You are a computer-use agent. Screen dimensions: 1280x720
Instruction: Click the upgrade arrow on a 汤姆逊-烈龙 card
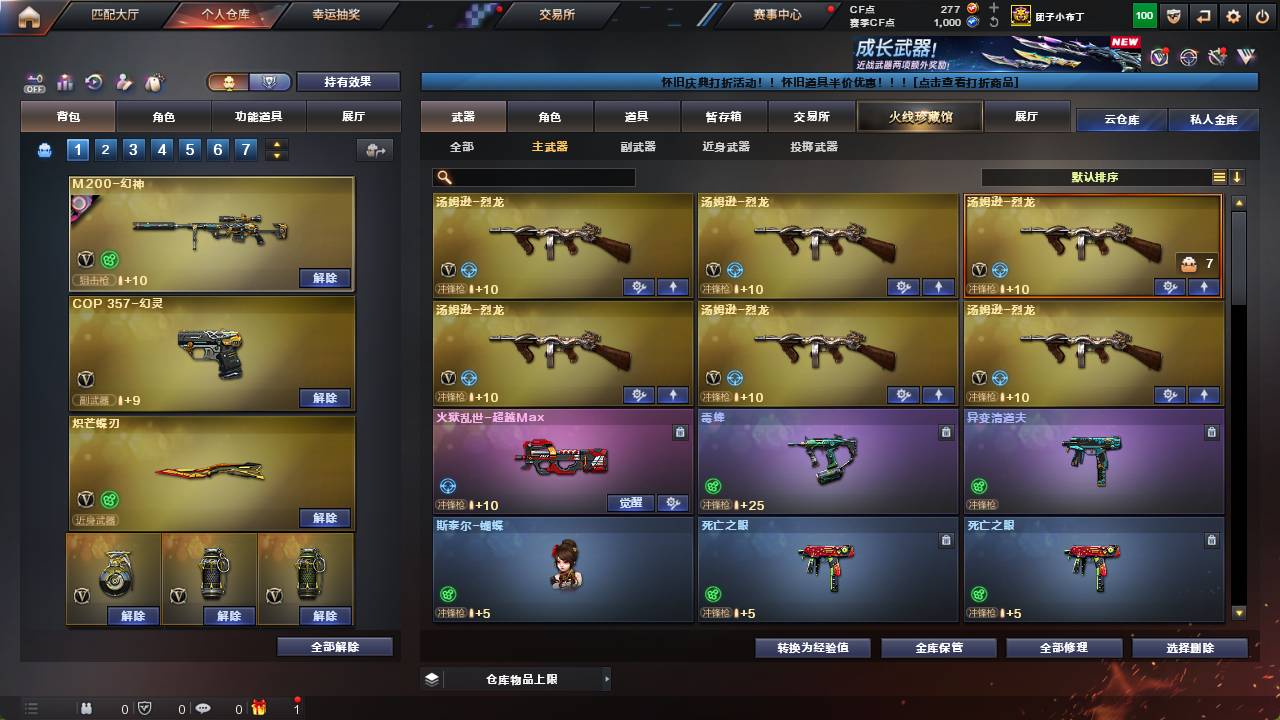671,287
